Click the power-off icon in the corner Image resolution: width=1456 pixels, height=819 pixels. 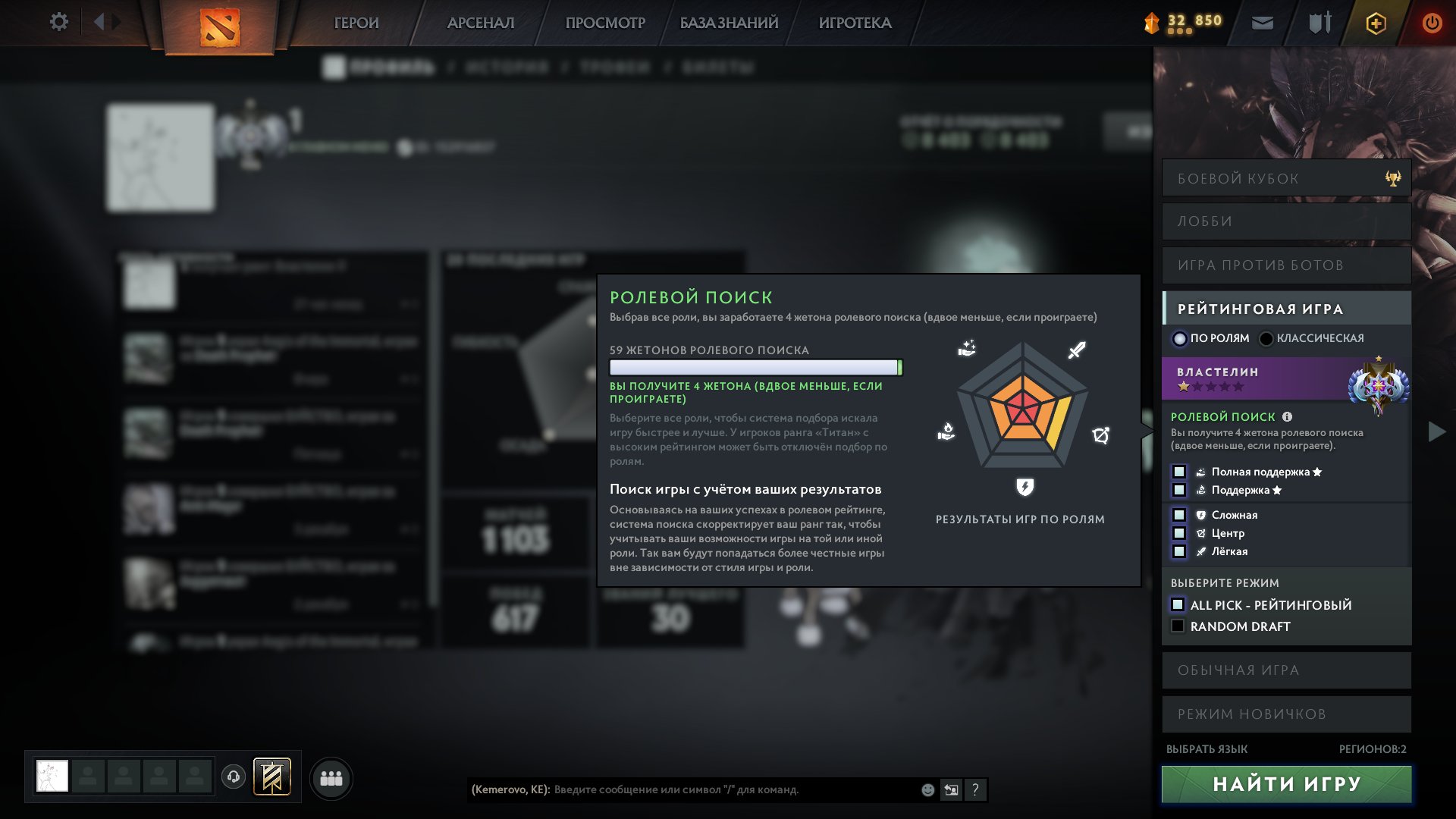point(1432,23)
